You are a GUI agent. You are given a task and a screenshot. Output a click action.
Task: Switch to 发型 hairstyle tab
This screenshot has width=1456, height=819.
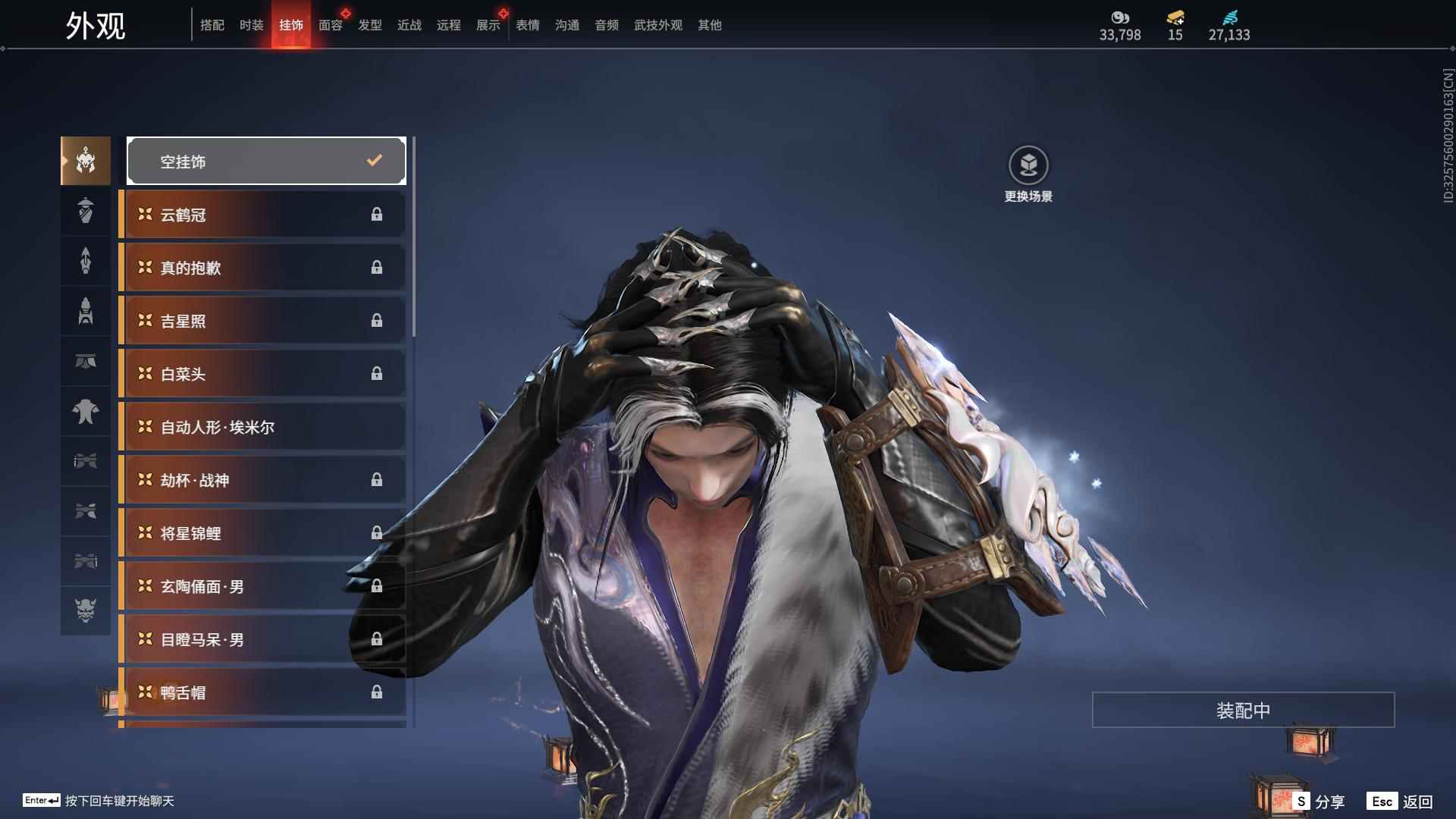point(369,25)
